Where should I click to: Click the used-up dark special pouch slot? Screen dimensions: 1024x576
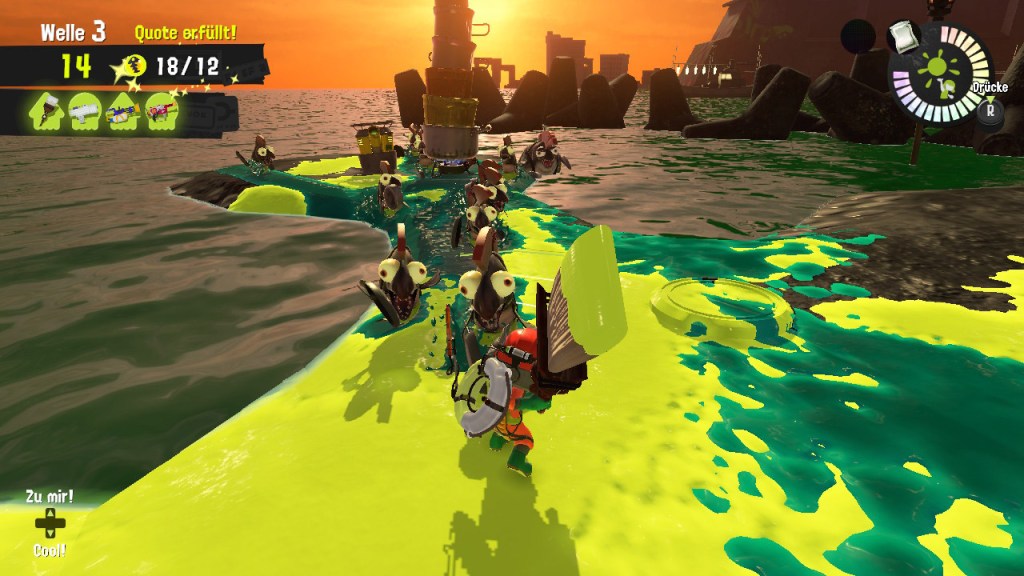858,37
